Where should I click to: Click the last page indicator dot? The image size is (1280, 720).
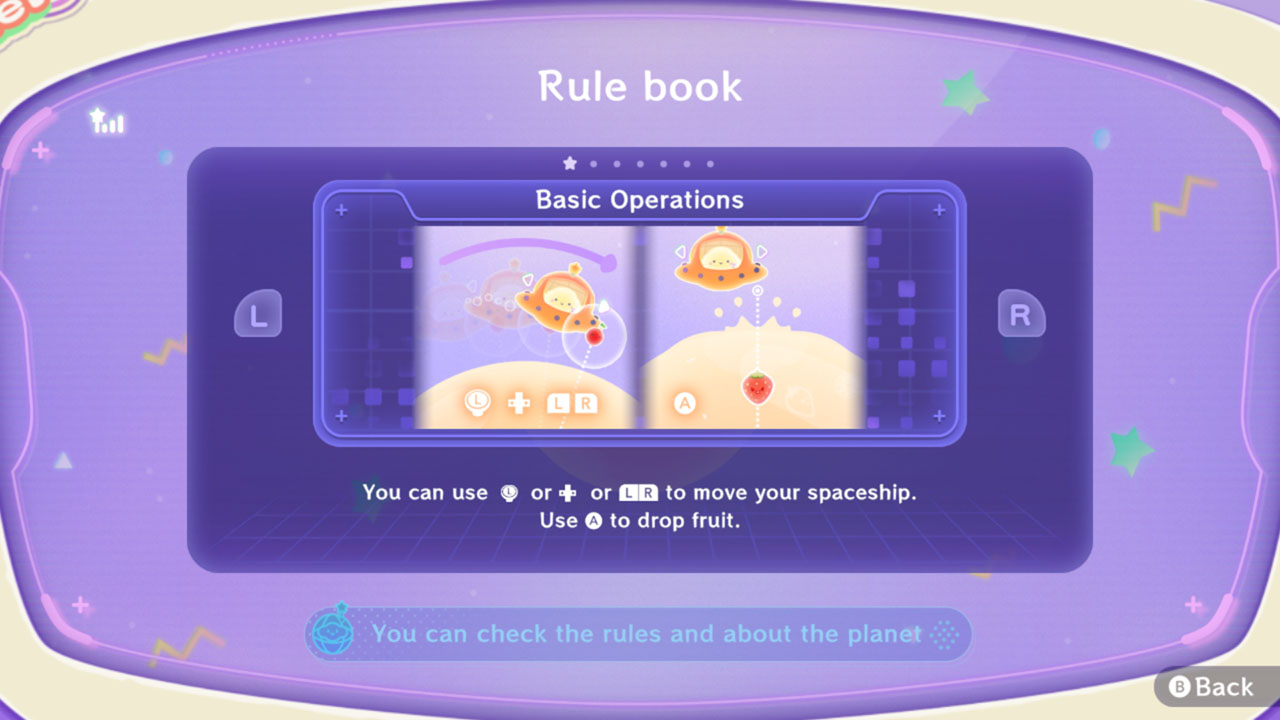click(710, 161)
